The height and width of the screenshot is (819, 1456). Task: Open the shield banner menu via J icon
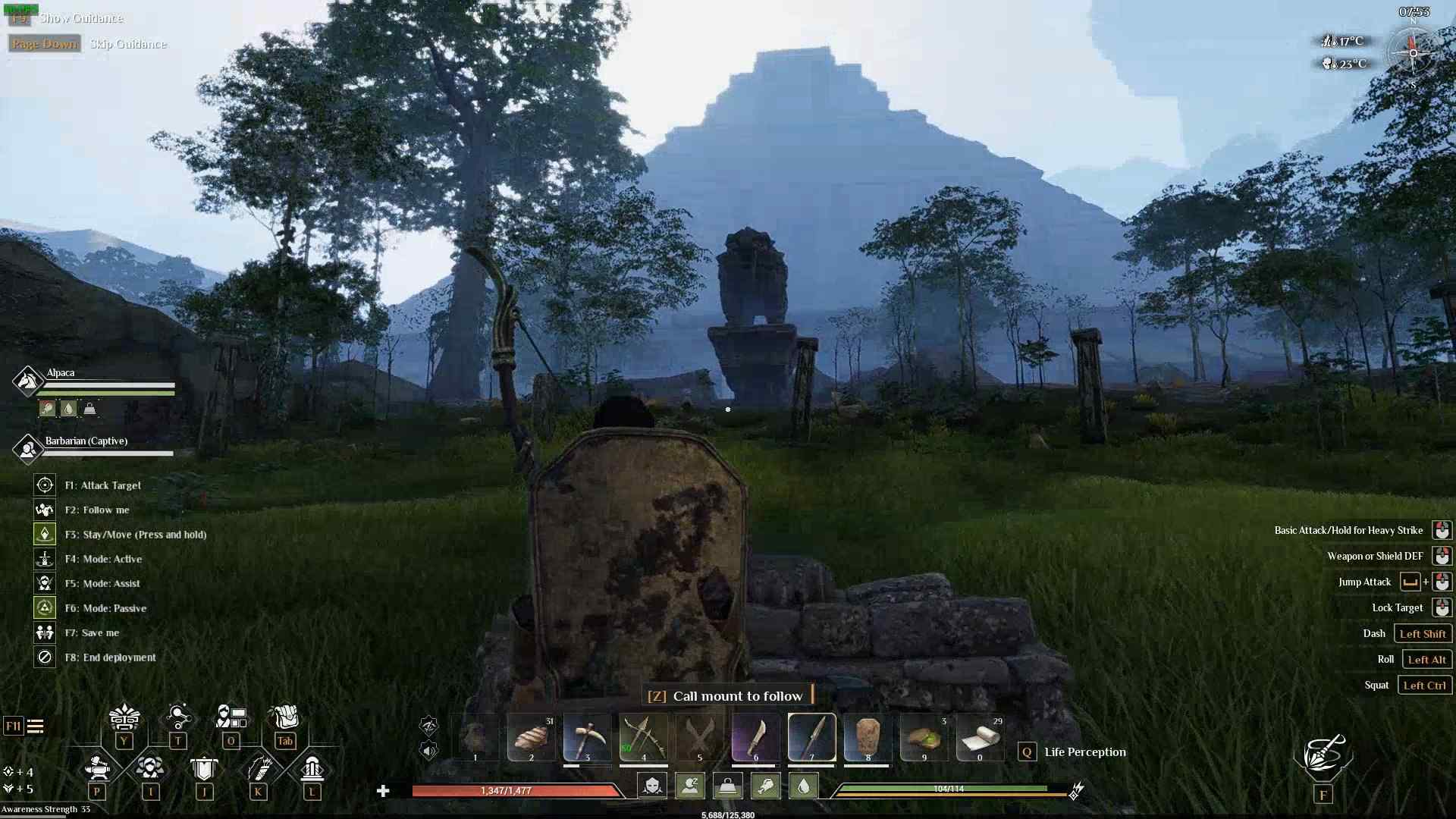pyautogui.click(x=205, y=767)
